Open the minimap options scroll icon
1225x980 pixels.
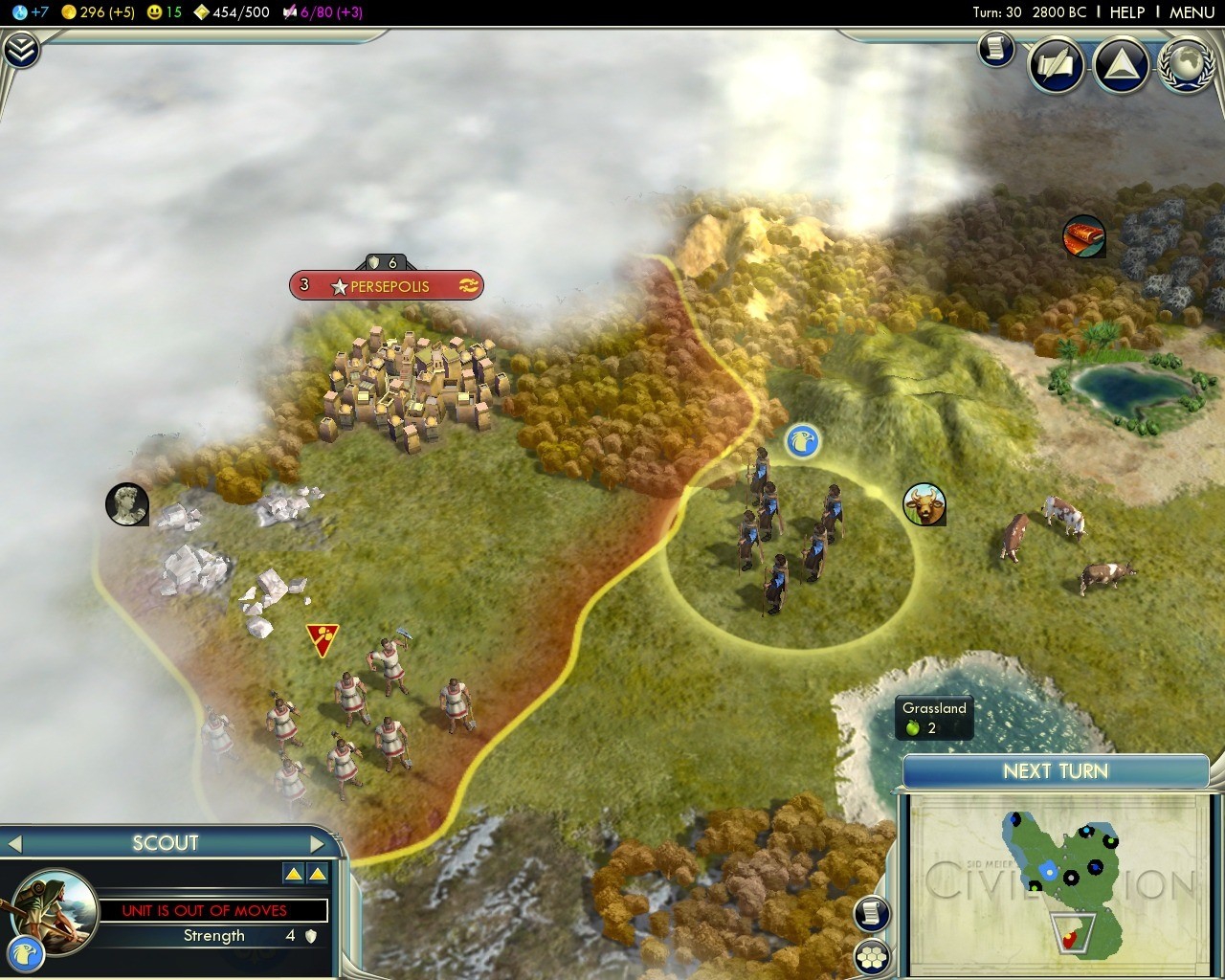[872, 913]
